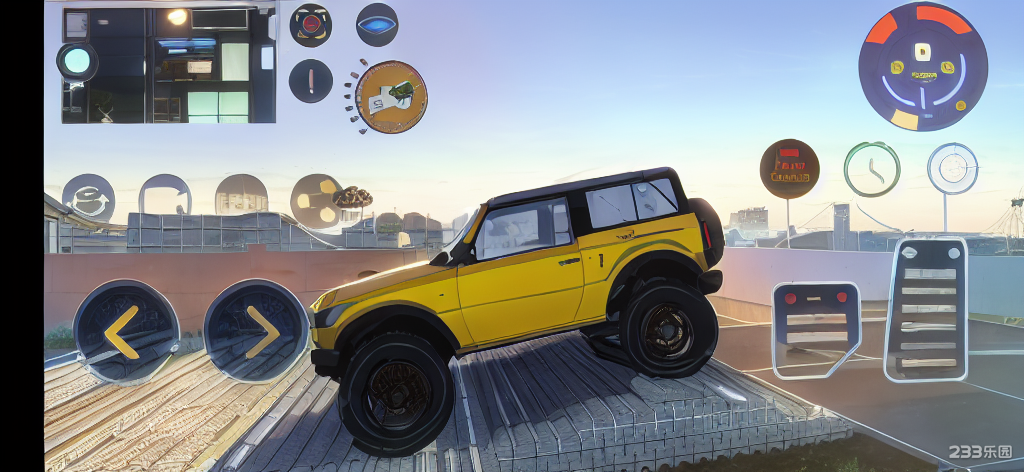
Task: Tap the teal round button beside the map
Action: coord(77,61)
